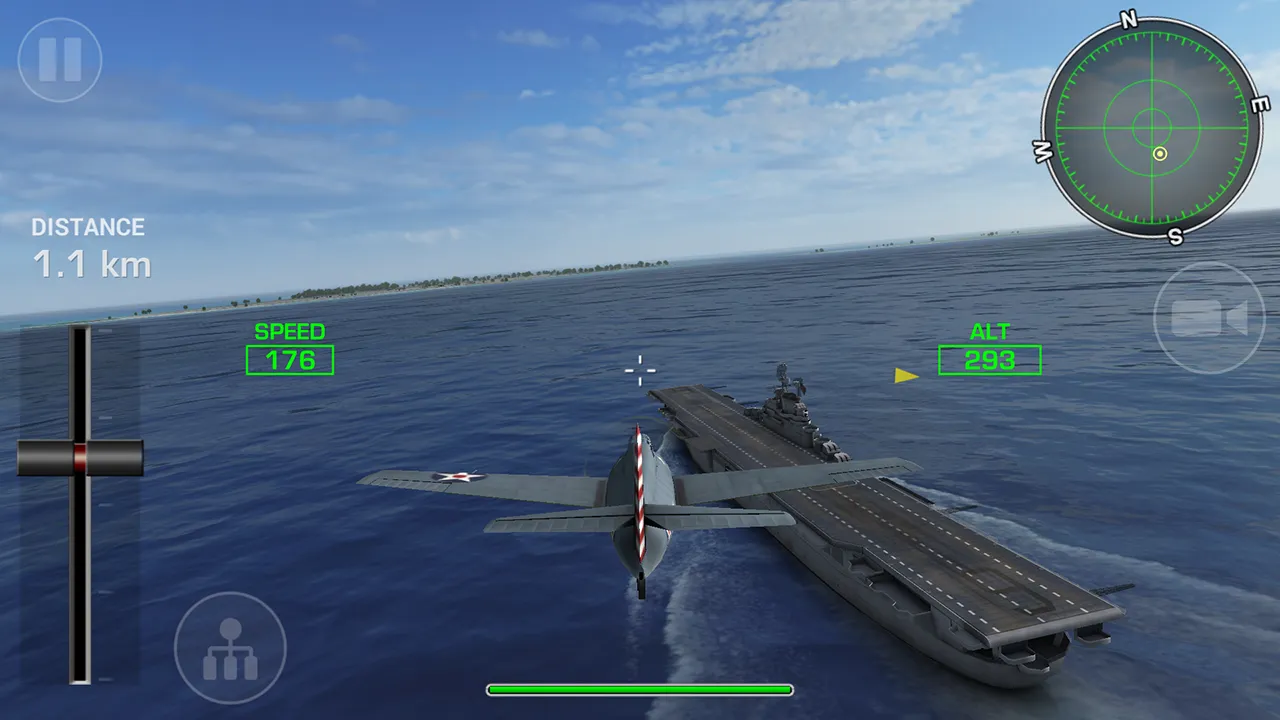Viewport: 1280px width, 720px height.
Task: Toggle landing gear deployment
Action: click(x=230, y=647)
